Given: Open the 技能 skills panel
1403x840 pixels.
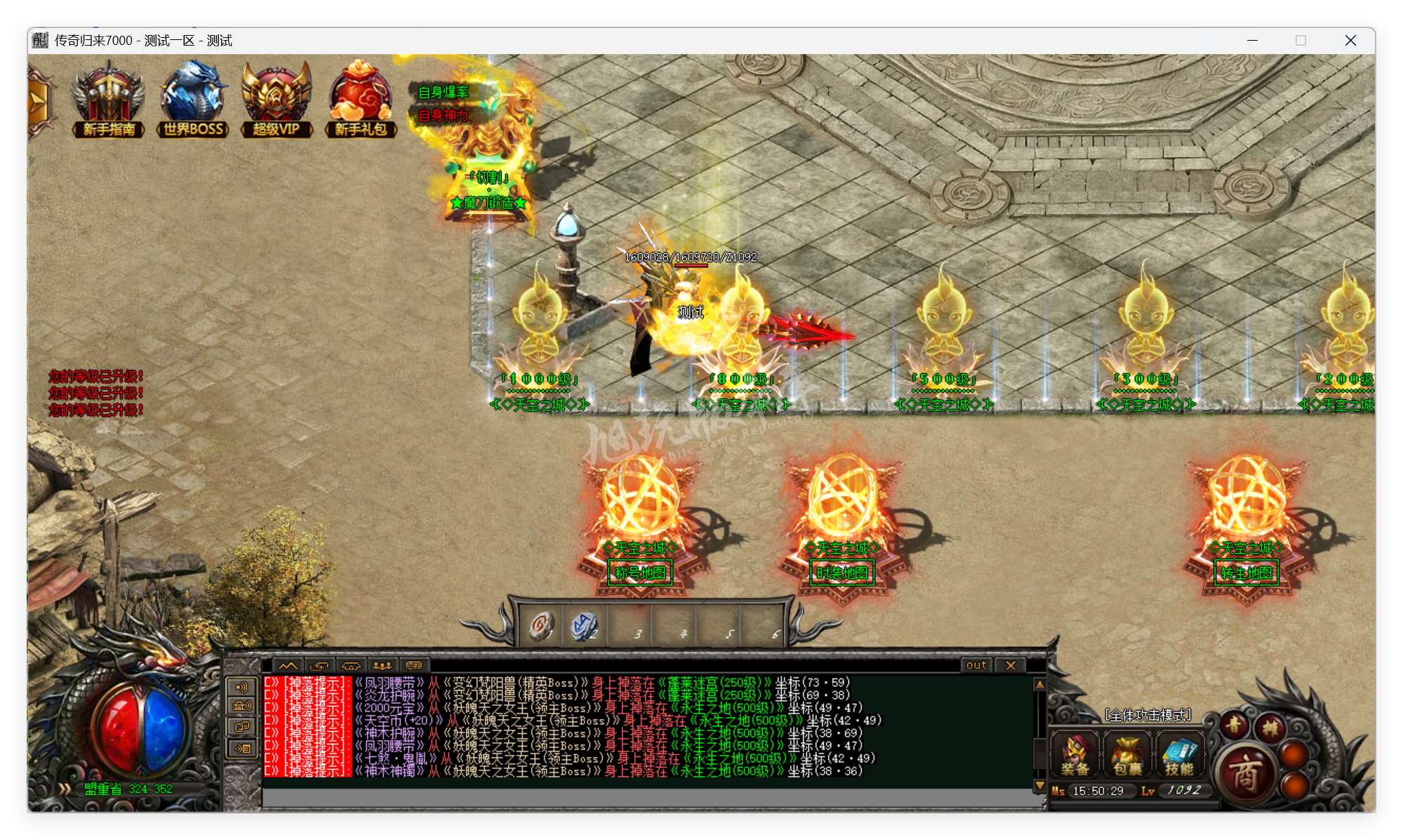Looking at the screenshot, I should pyautogui.click(x=1179, y=754).
